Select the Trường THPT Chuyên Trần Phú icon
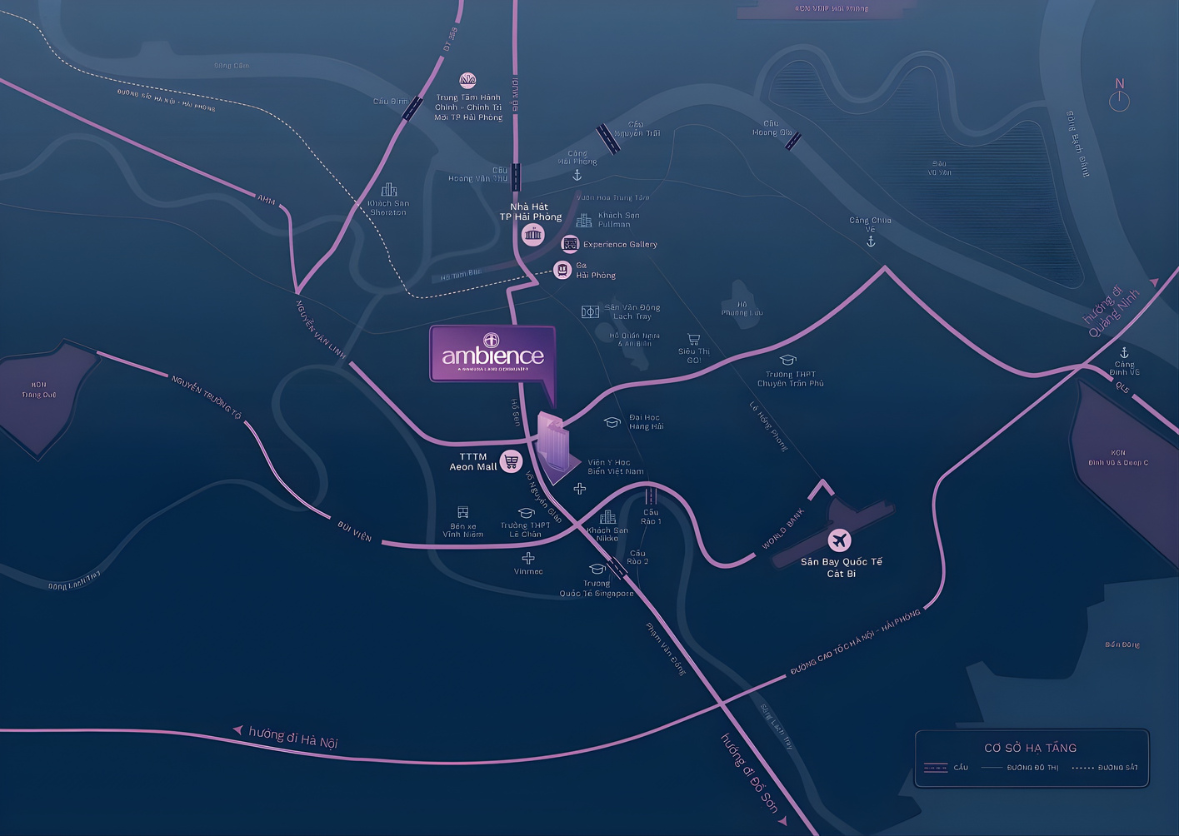The height and width of the screenshot is (836, 1179). [788, 360]
